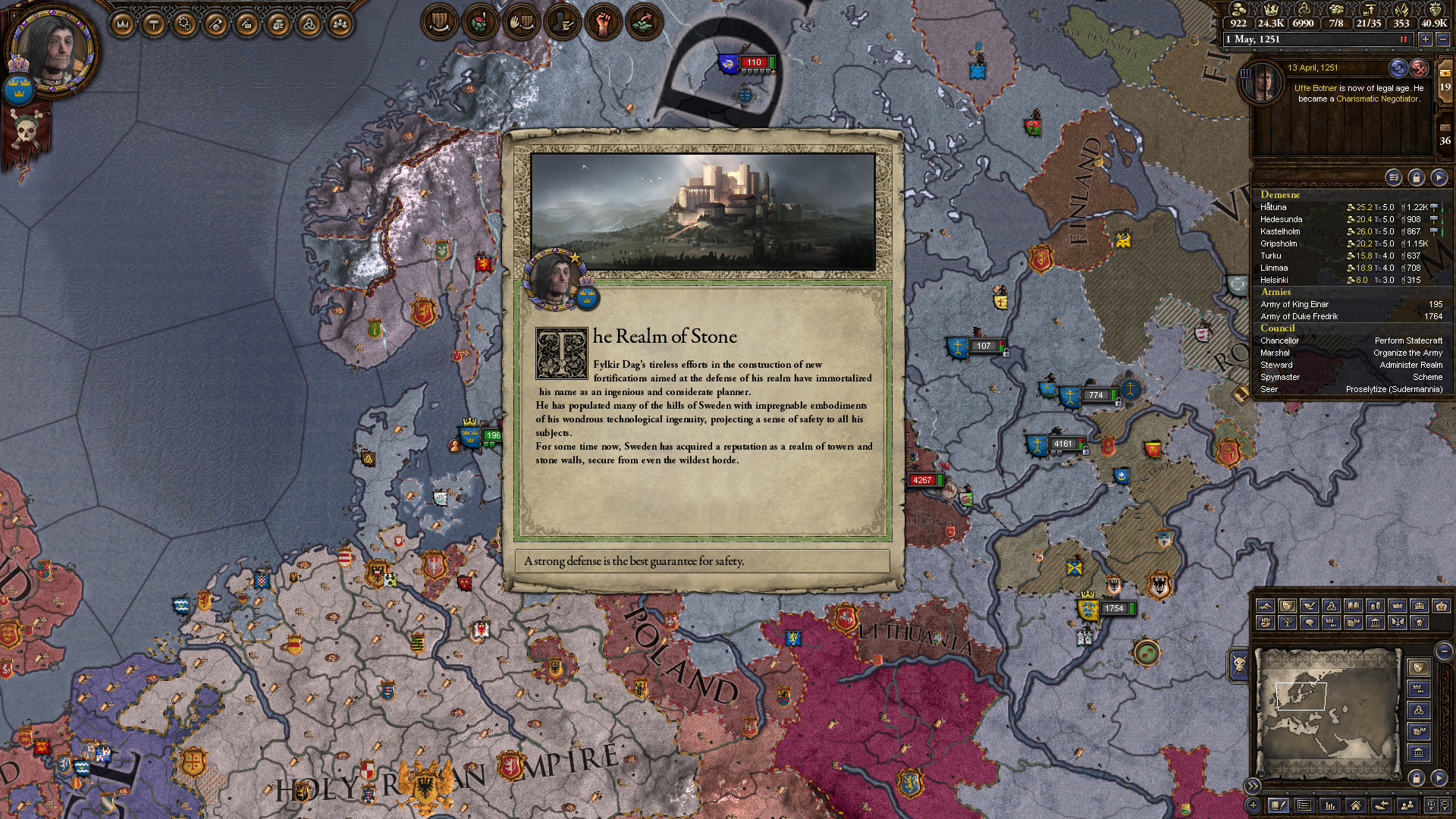Image resolution: width=1456 pixels, height=819 pixels.
Task: Go to home capital with house button
Action: point(1355,805)
